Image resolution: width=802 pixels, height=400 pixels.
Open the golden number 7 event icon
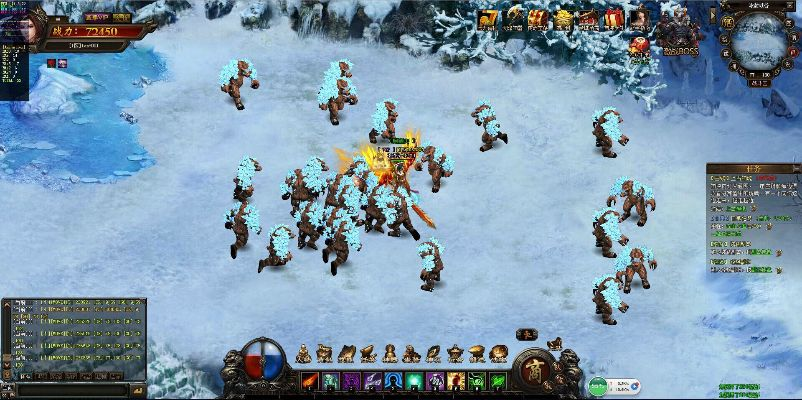487,19
